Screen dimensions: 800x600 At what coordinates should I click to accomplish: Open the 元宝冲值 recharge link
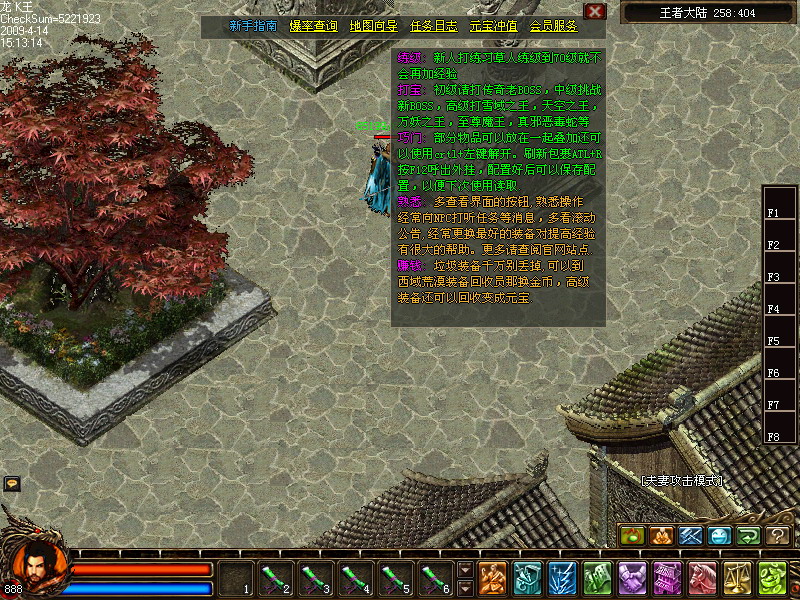click(x=493, y=26)
